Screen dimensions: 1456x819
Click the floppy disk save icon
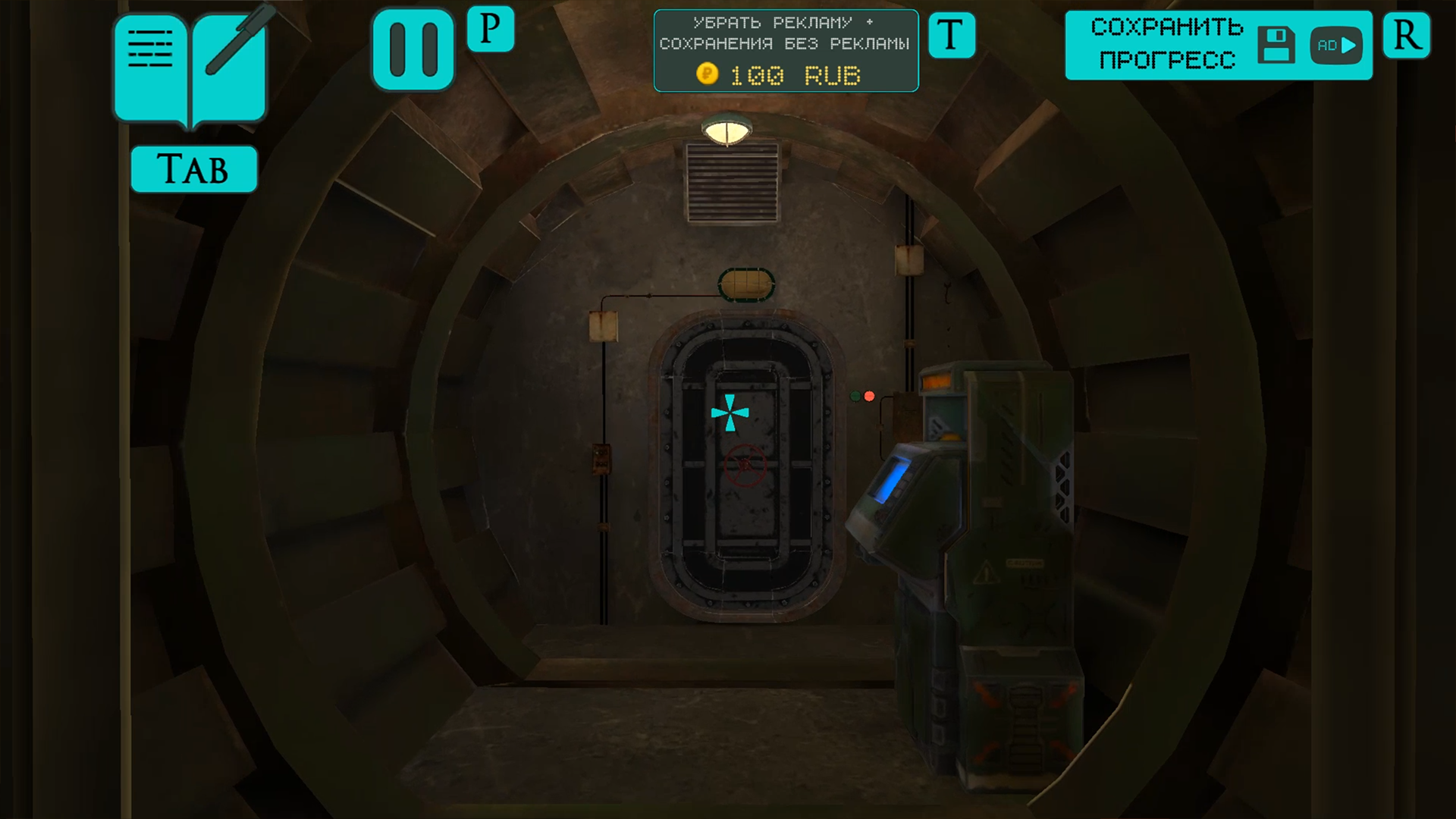1277,45
